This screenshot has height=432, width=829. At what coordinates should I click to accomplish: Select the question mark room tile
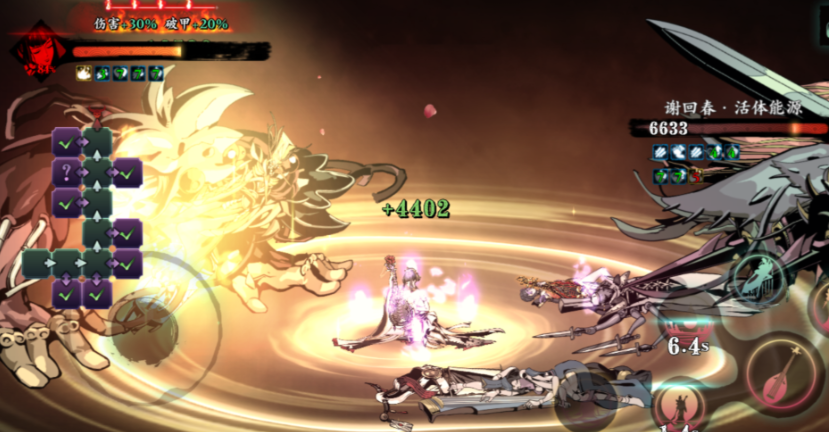point(66,173)
